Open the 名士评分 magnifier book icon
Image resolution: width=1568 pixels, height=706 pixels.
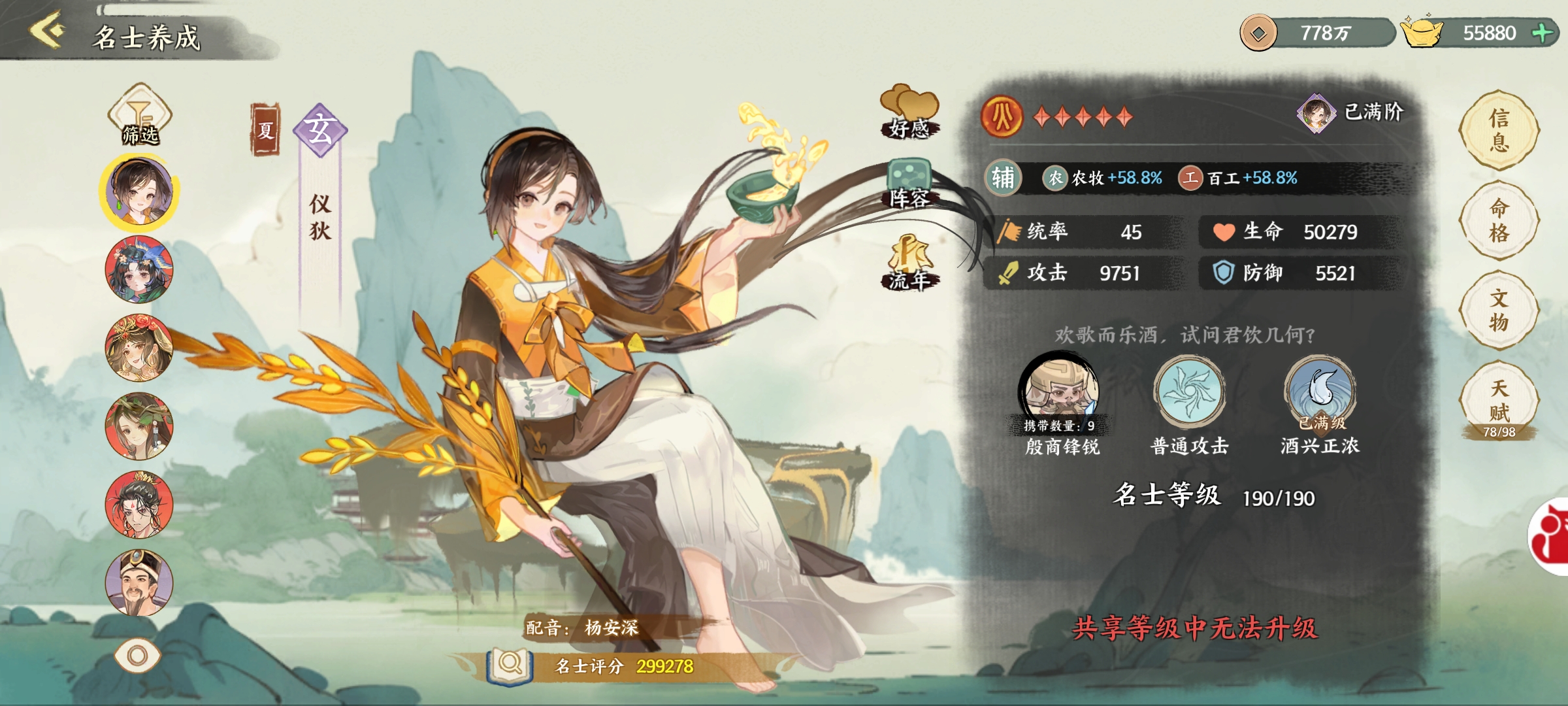pyautogui.click(x=510, y=665)
